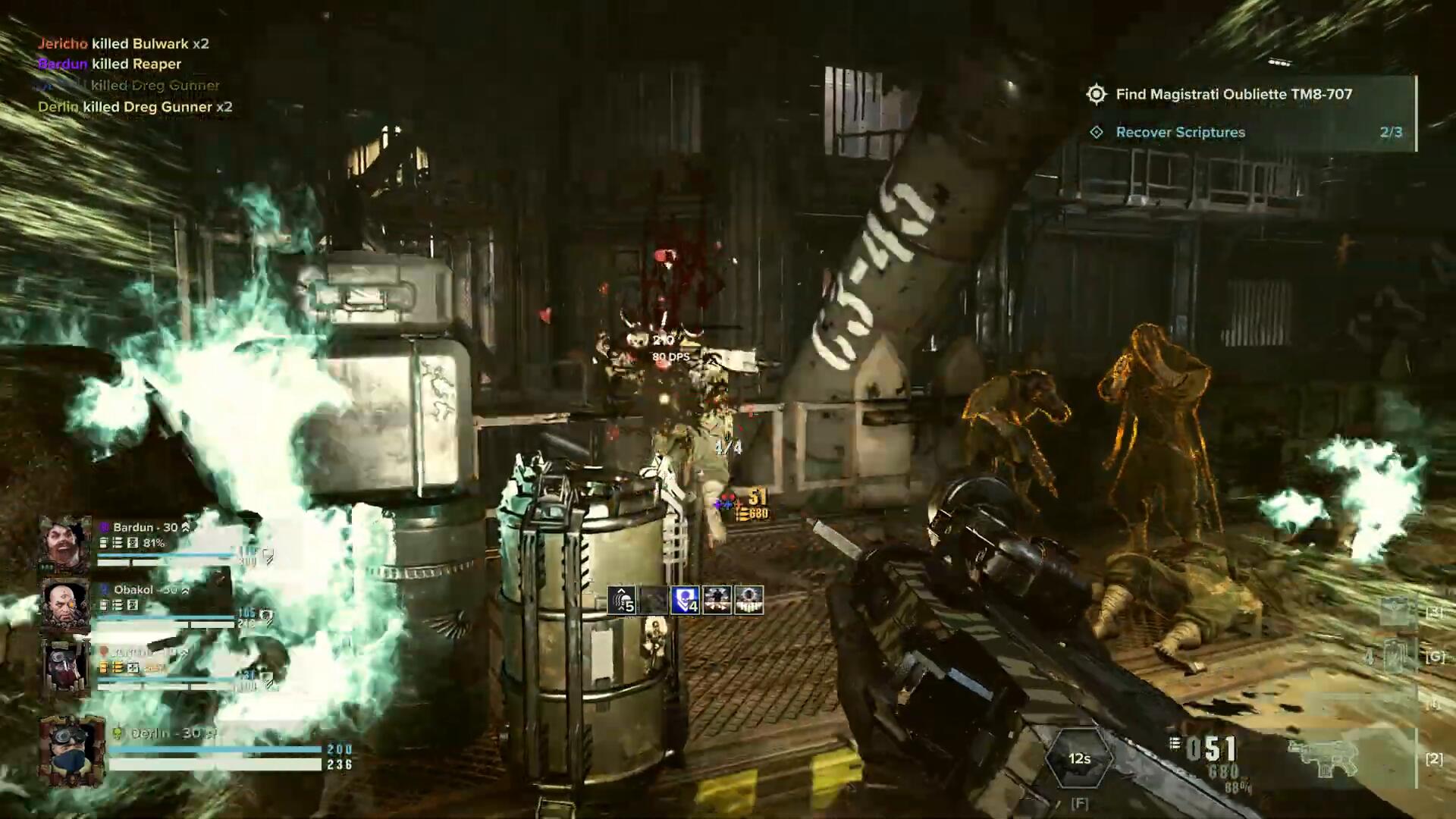Click the blue skull shield buff icon

pos(685,600)
